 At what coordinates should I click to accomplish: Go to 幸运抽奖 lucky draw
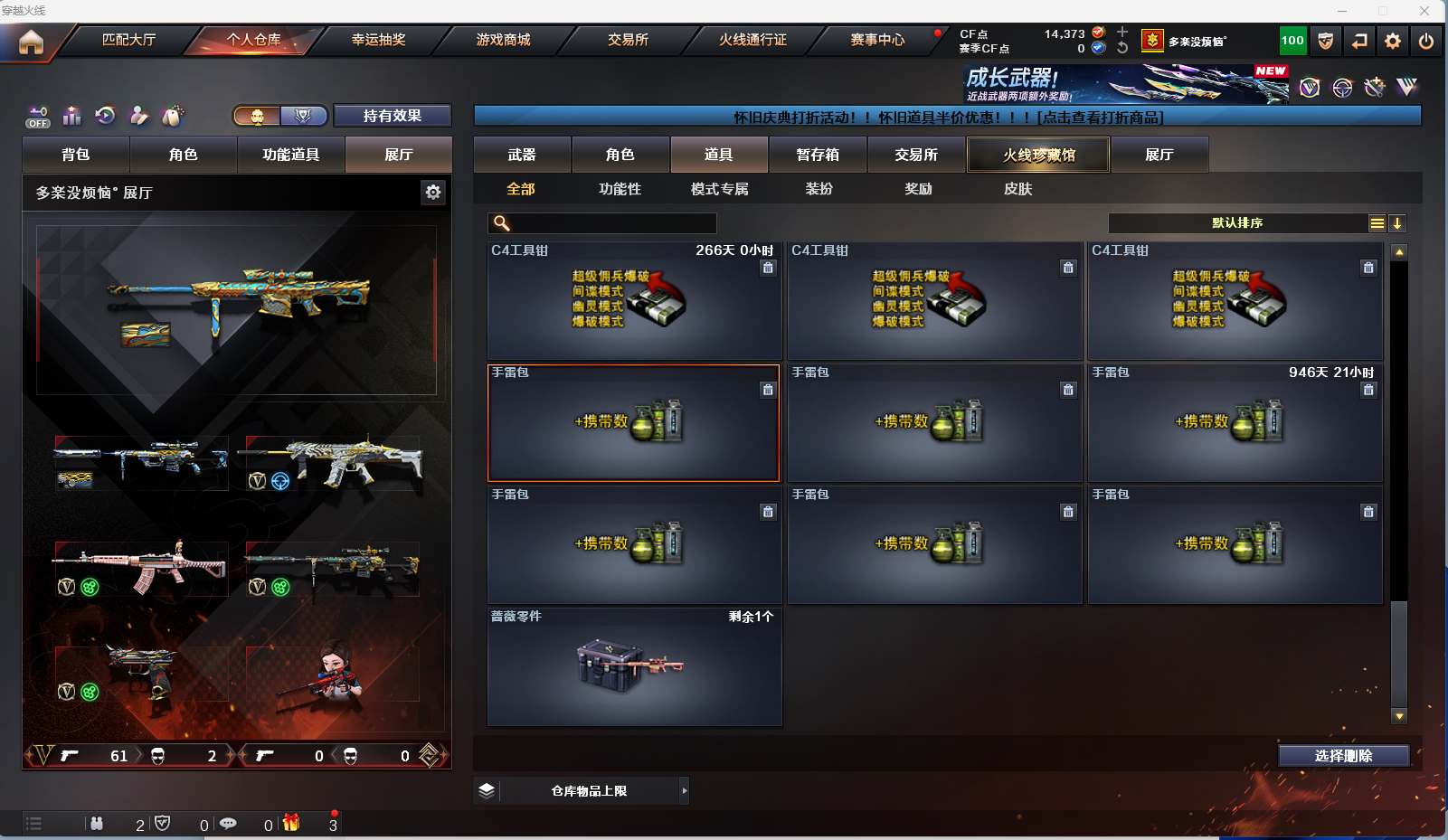tap(378, 40)
